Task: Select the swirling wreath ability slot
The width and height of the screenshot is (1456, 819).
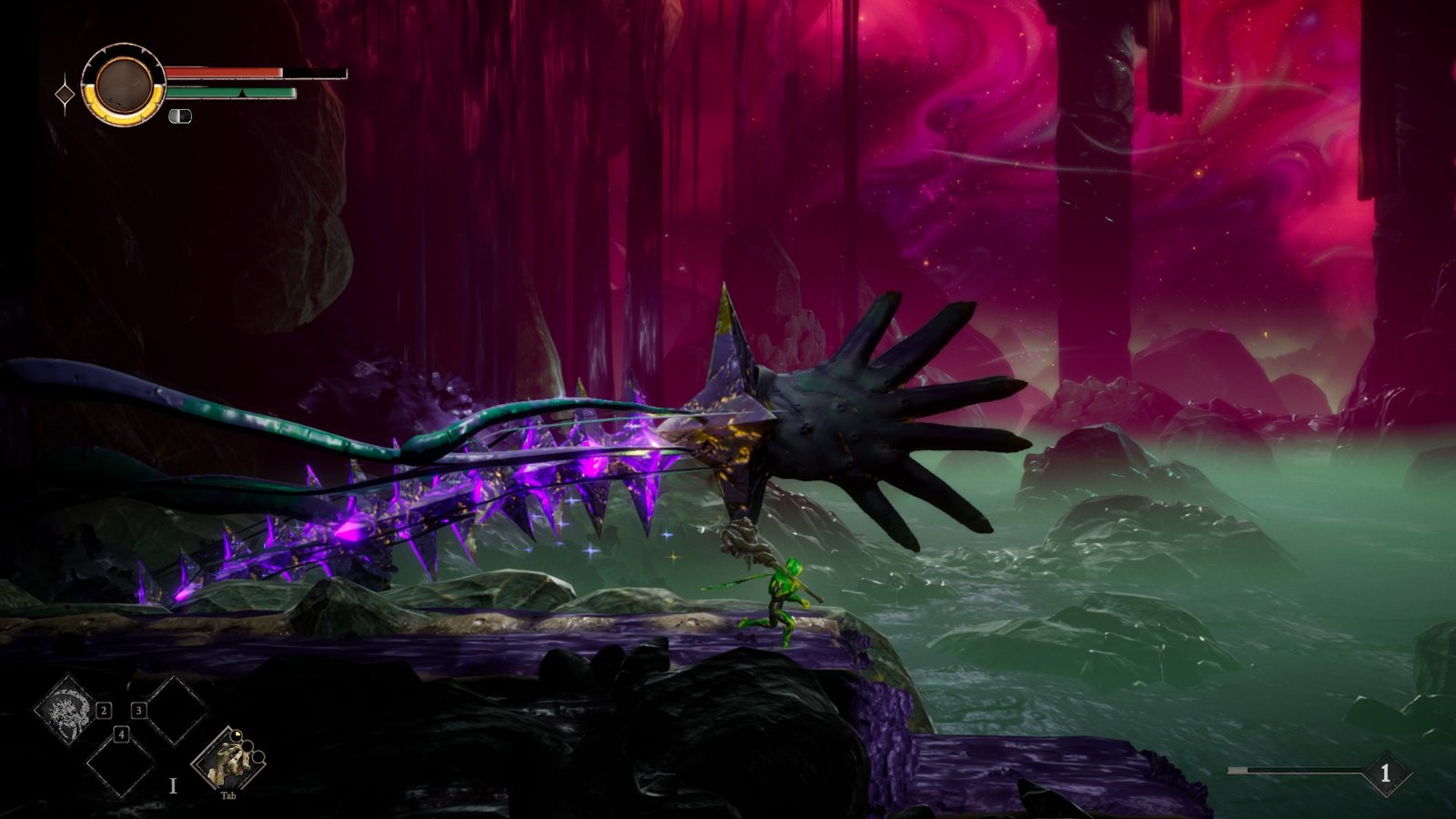Action: click(67, 708)
